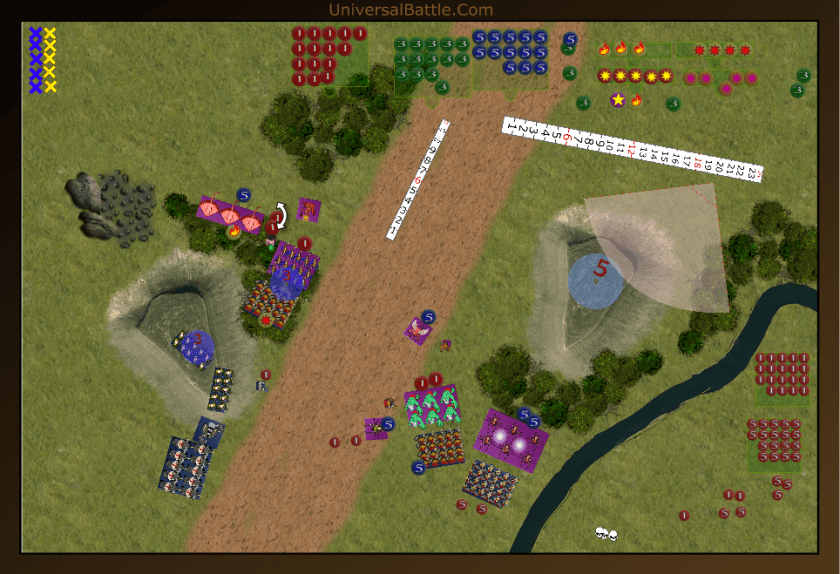Screen dimensions: 840x574
Task: Select the blue circular template marked 5
Action: [x=596, y=279]
